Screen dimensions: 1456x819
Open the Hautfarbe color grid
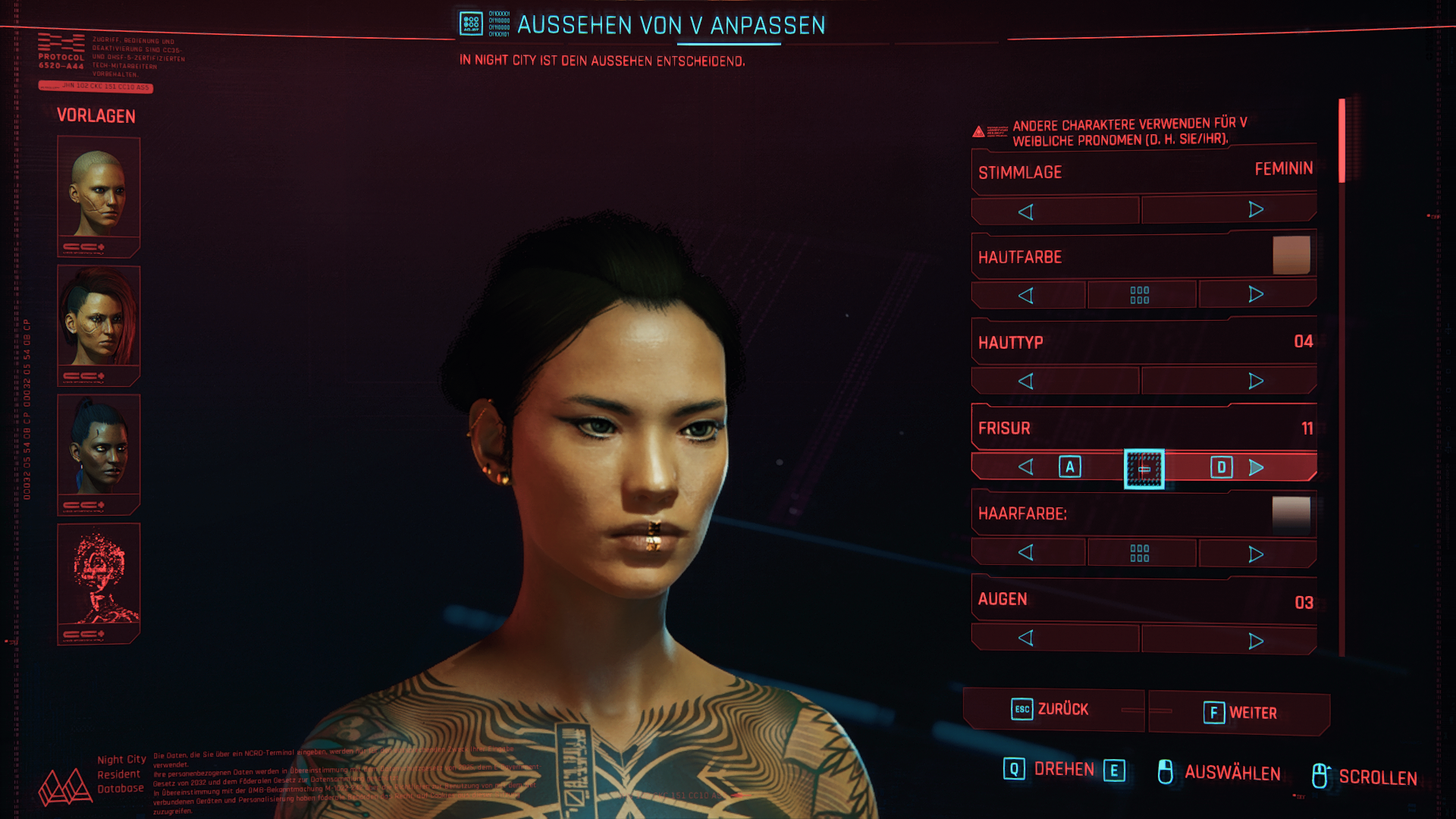click(1140, 295)
